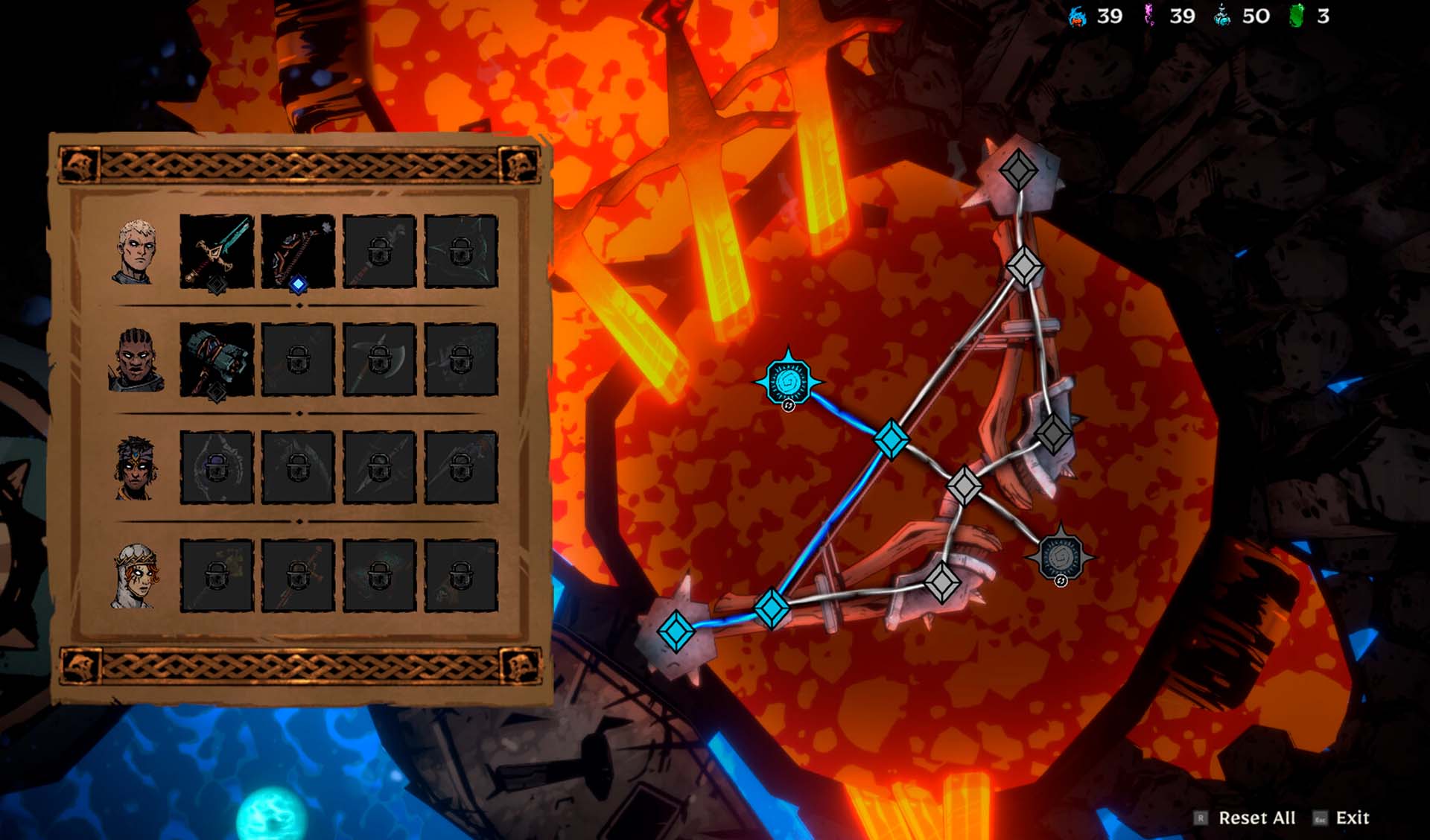Select the chainmail-coif hero portrait
The image size is (1430, 840).
(136, 576)
